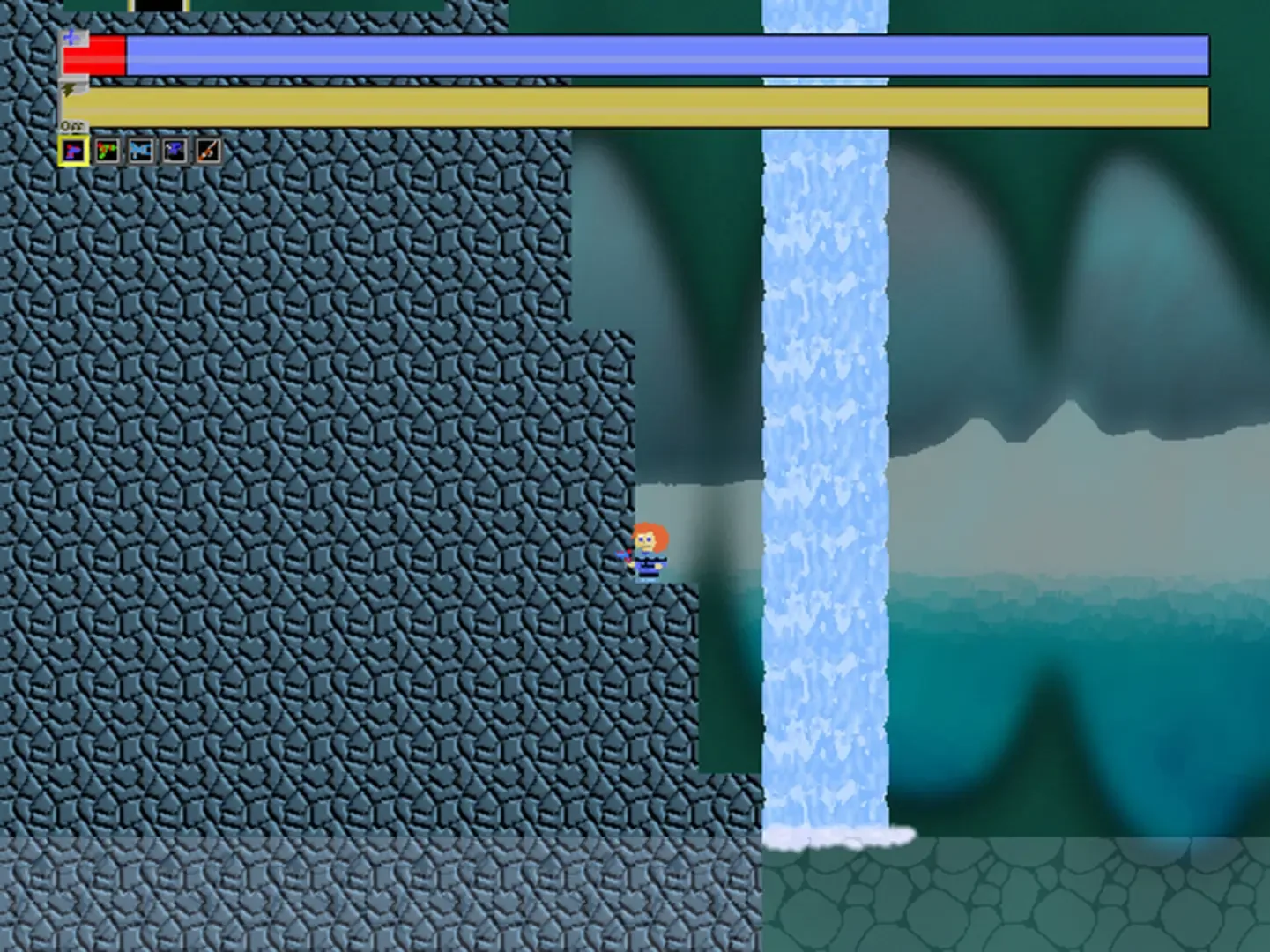Select the blue blaster weapon icon
Screen dimensions: 1270x952
[141, 150]
